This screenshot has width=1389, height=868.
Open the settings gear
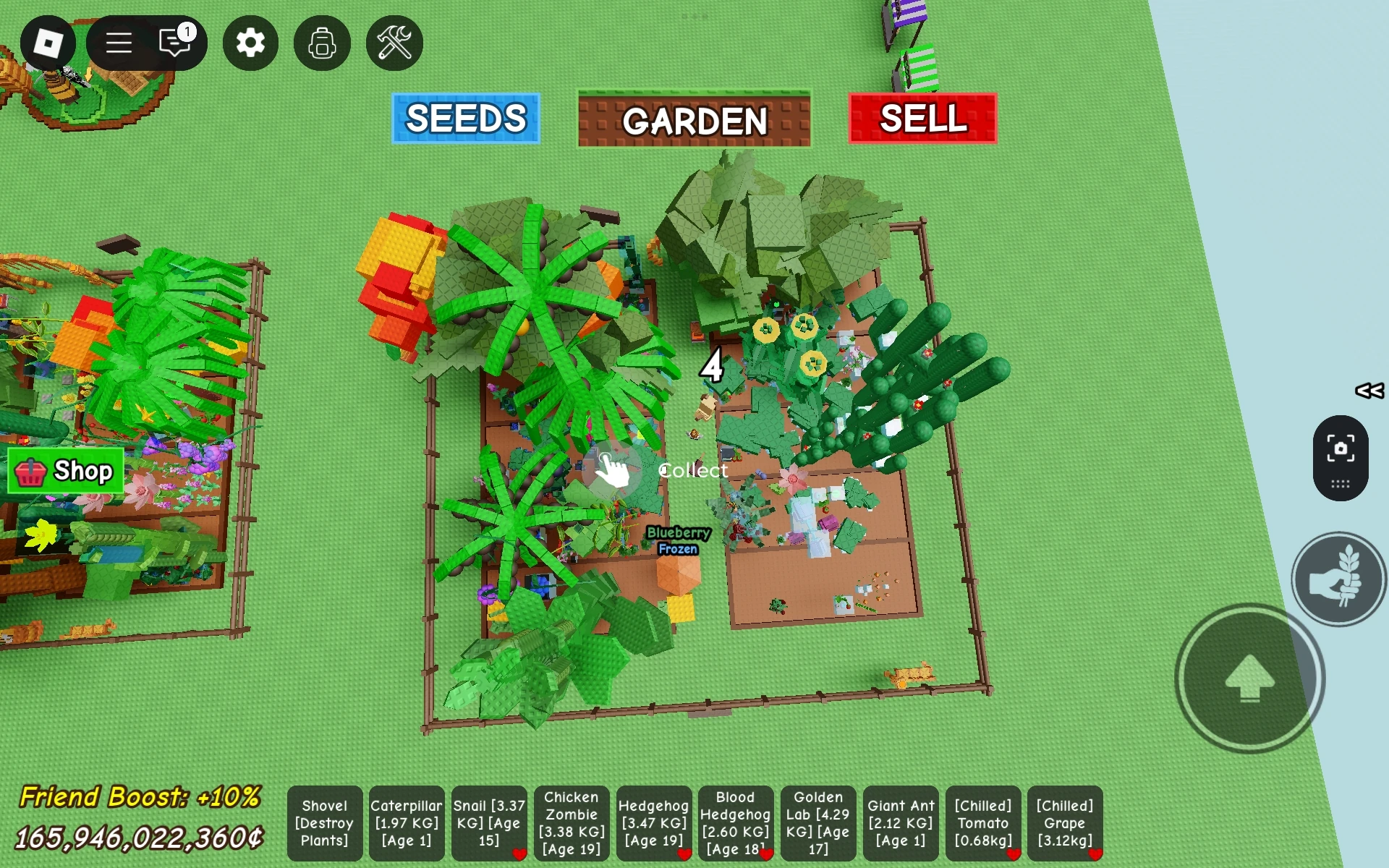250,43
